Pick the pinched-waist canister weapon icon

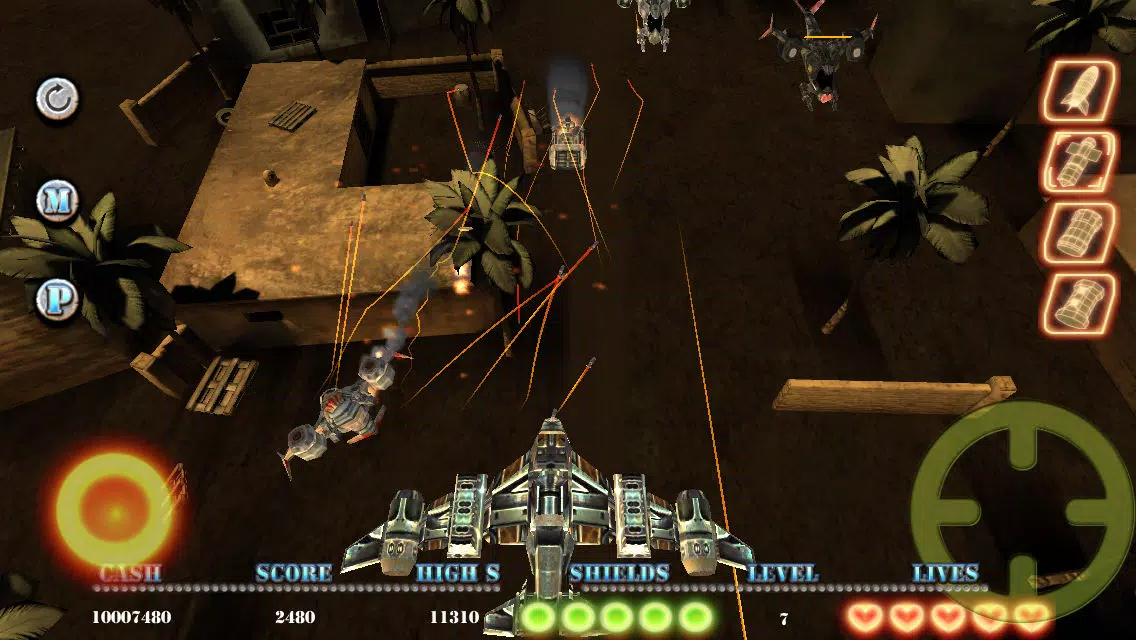pyautogui.click(x=1080, y=304)
